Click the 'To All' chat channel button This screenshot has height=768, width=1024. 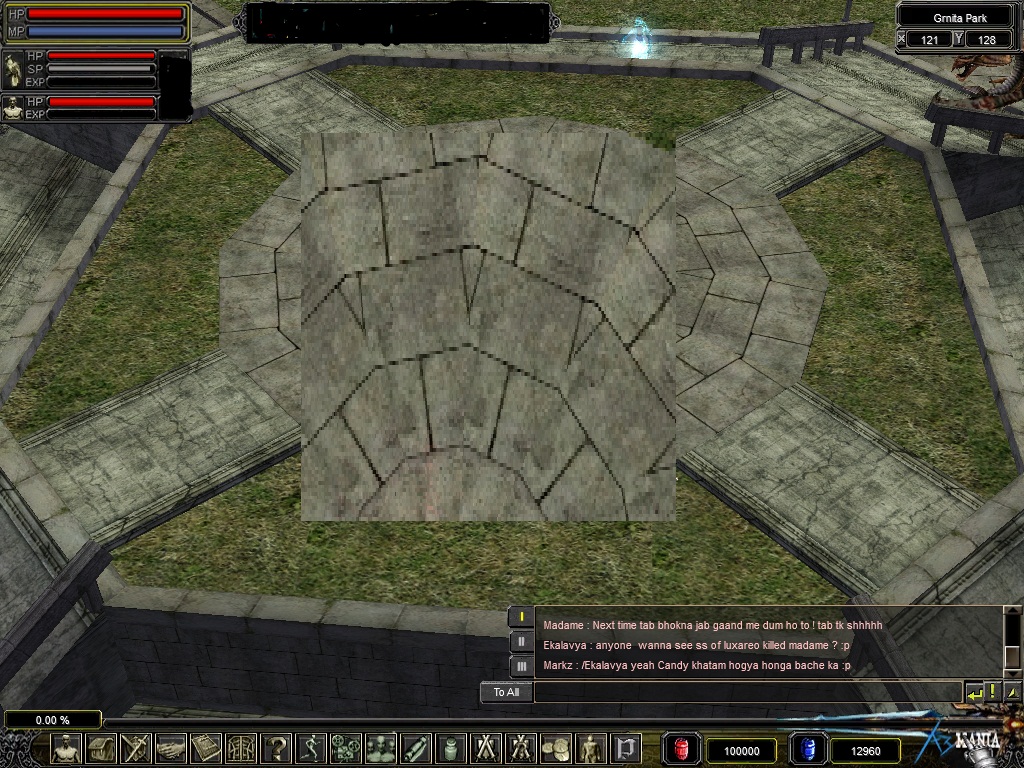506,692
